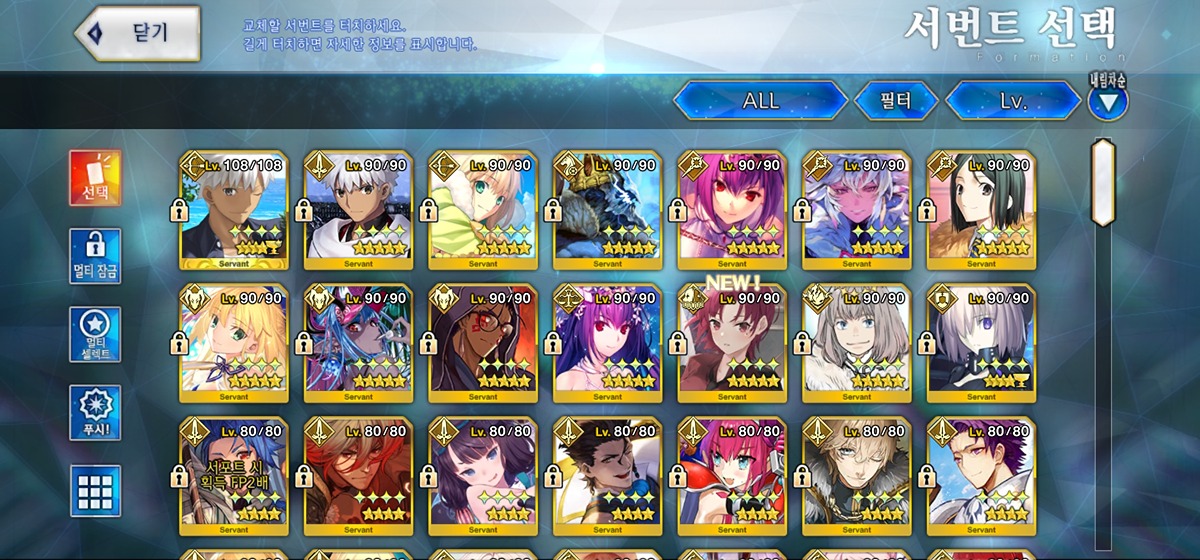Pick the servant card marked NEW!

731,342
